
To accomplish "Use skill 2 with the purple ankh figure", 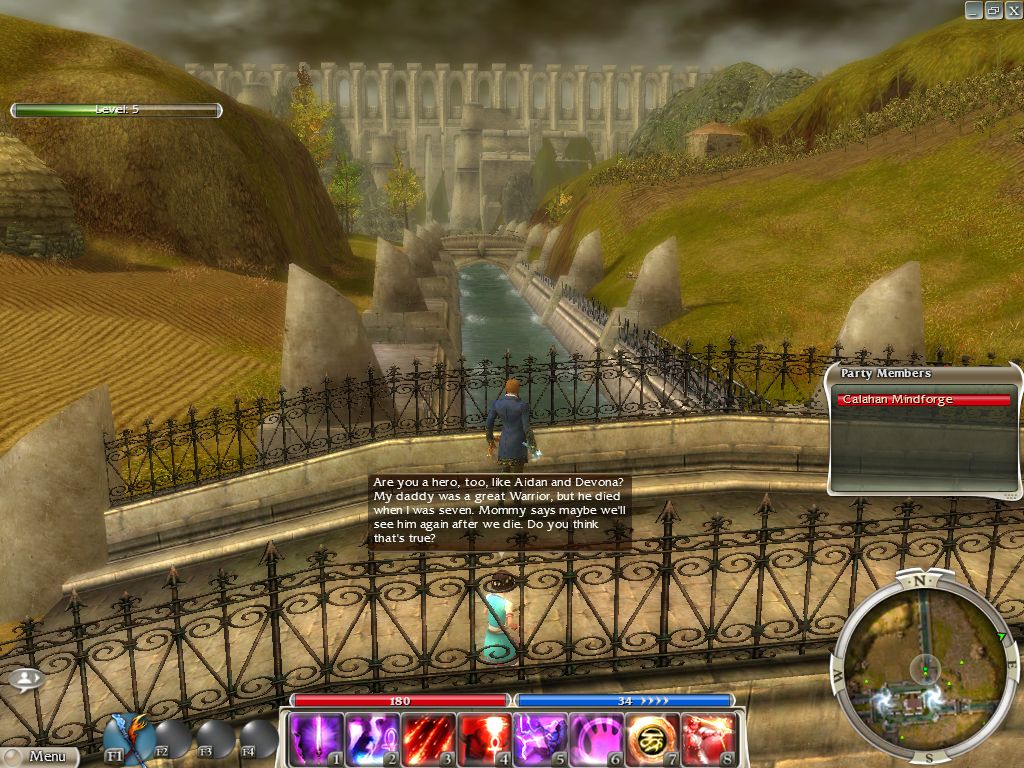I will 372,739.
